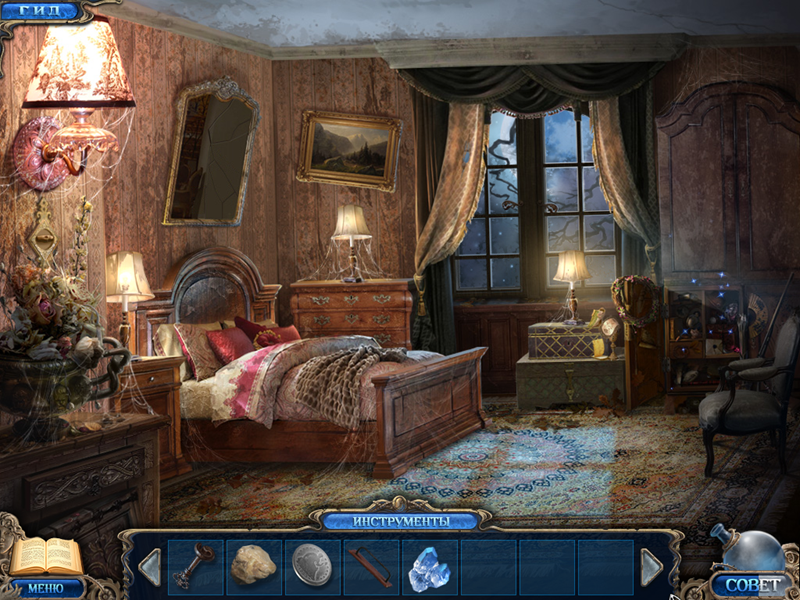
Task: Select the old key in inventory
Action: click(193, 566)
